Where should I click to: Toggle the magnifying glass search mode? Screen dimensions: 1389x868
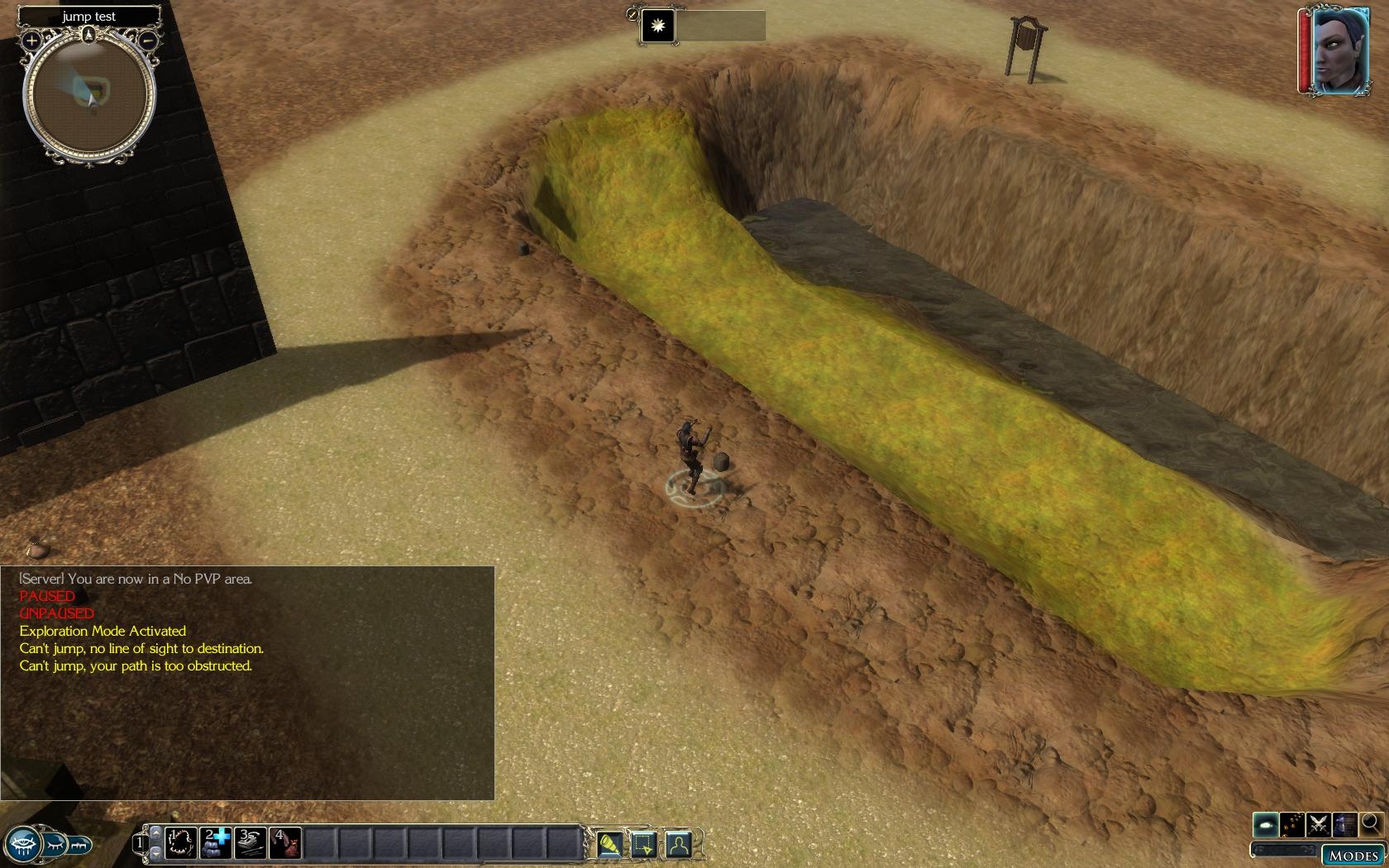pos(1371,823)
